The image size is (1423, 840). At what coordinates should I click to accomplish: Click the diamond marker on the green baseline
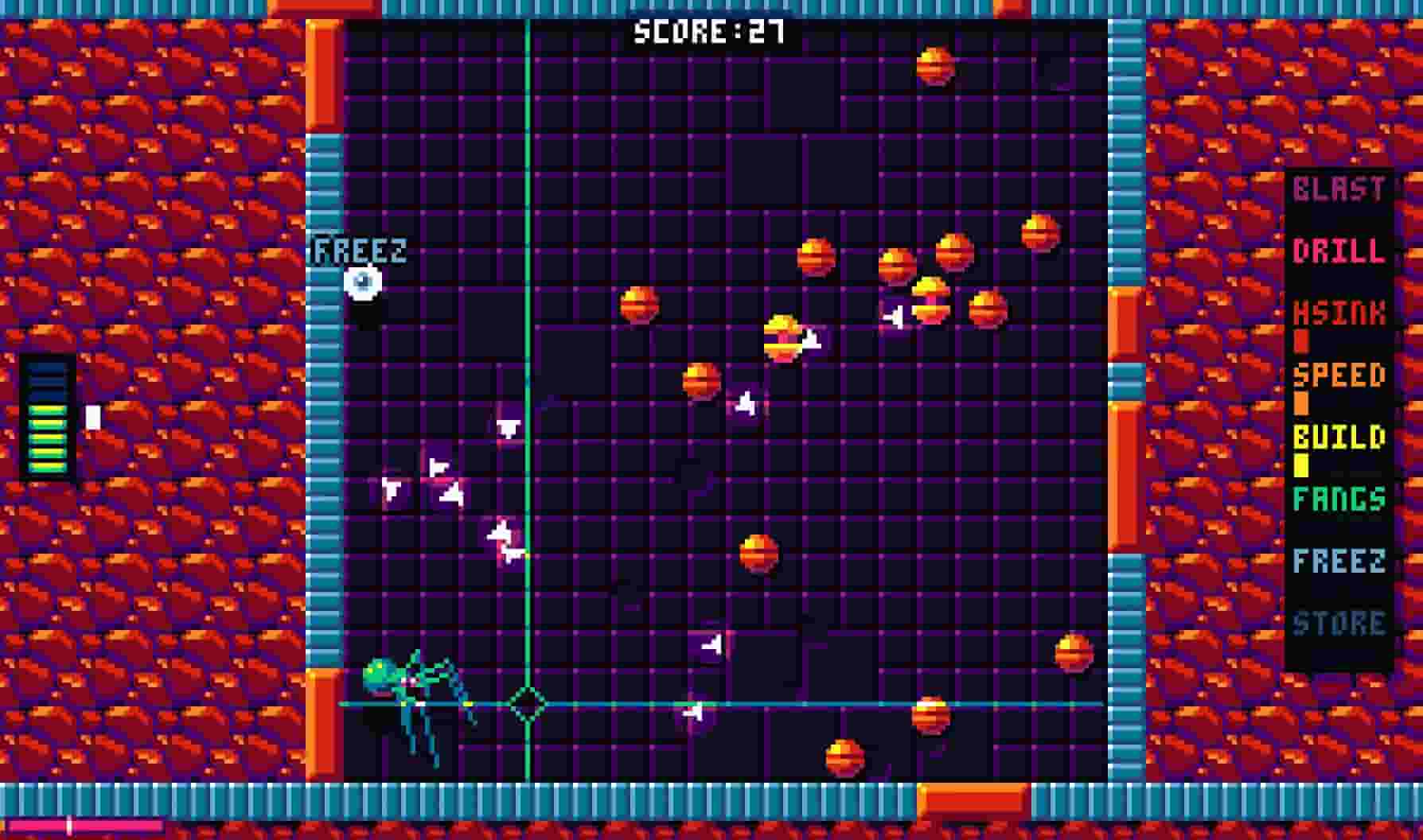(527, 704)
